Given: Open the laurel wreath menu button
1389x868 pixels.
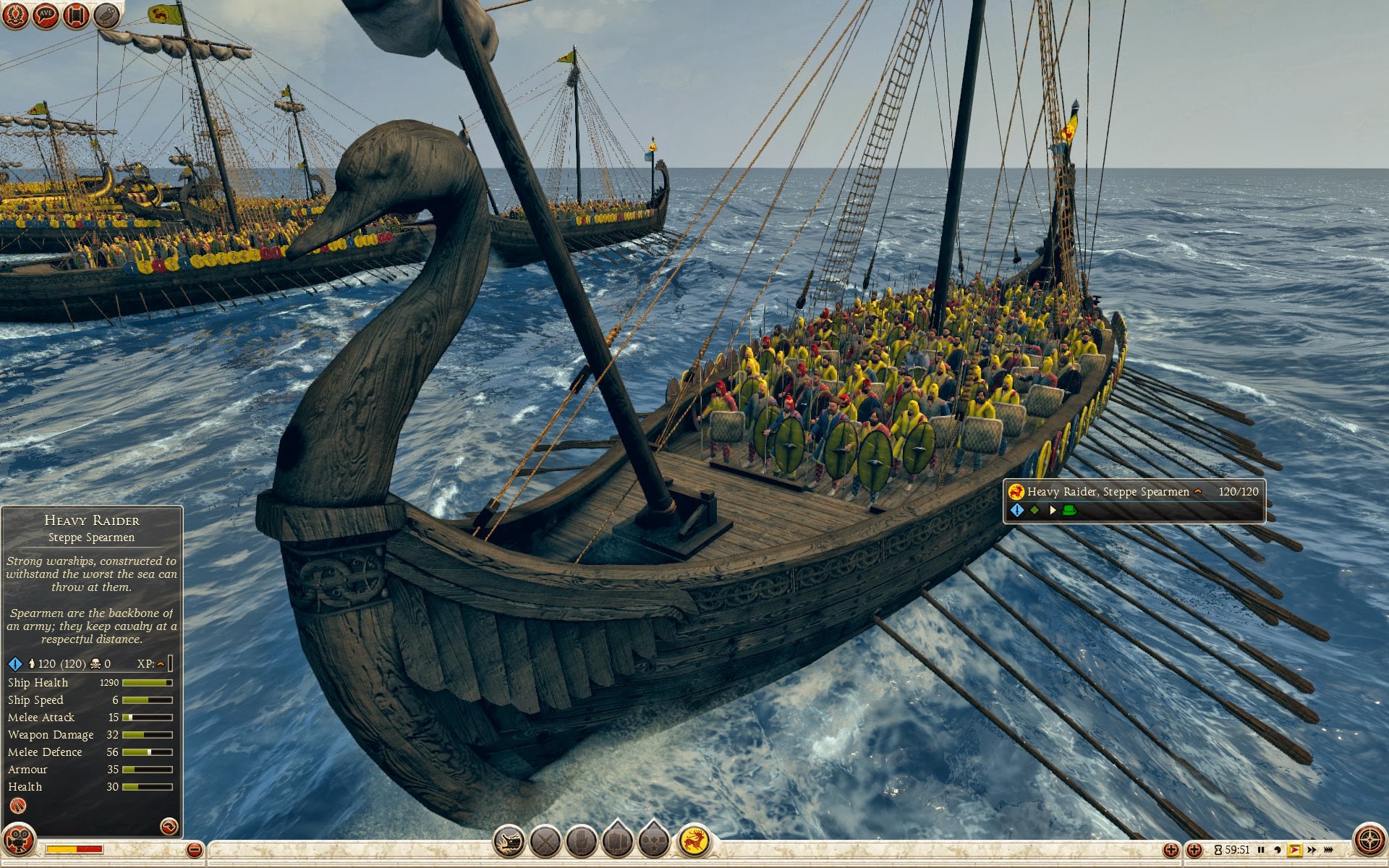Looking at the screenshot, I should tap(16, 14).
